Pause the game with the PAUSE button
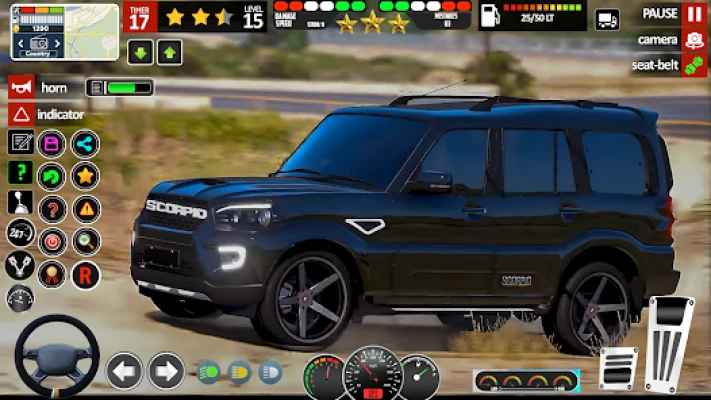The image size is (711, 400). pyautogui.click(x=694, y=14)
